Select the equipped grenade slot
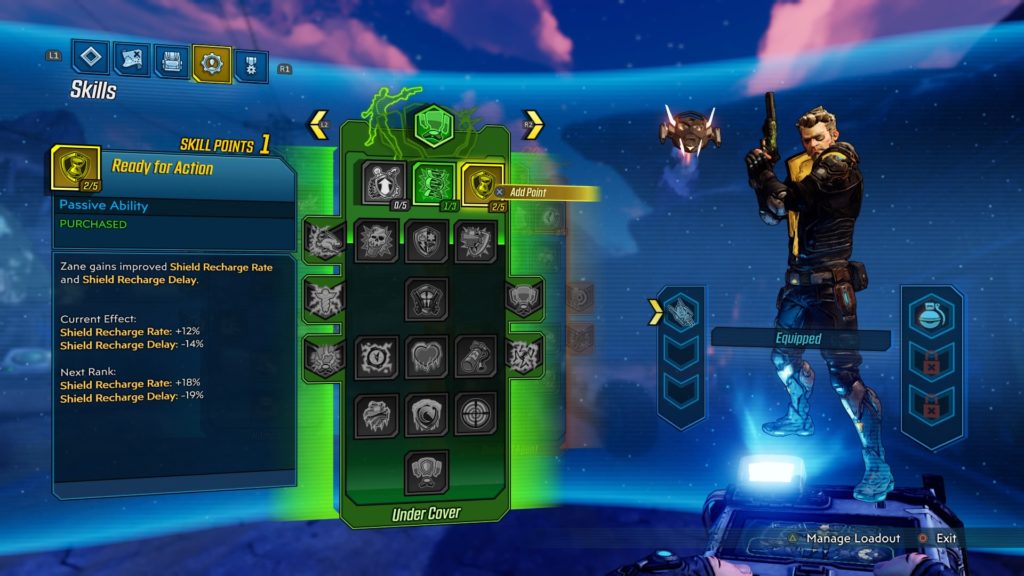The width and height of the screenshot is (1024, 576). pos(931,317)
